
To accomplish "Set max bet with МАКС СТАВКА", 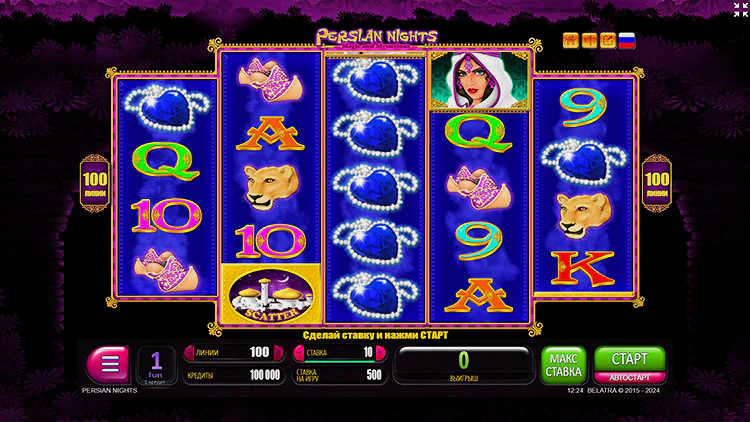I will click(x=564, y=365).
